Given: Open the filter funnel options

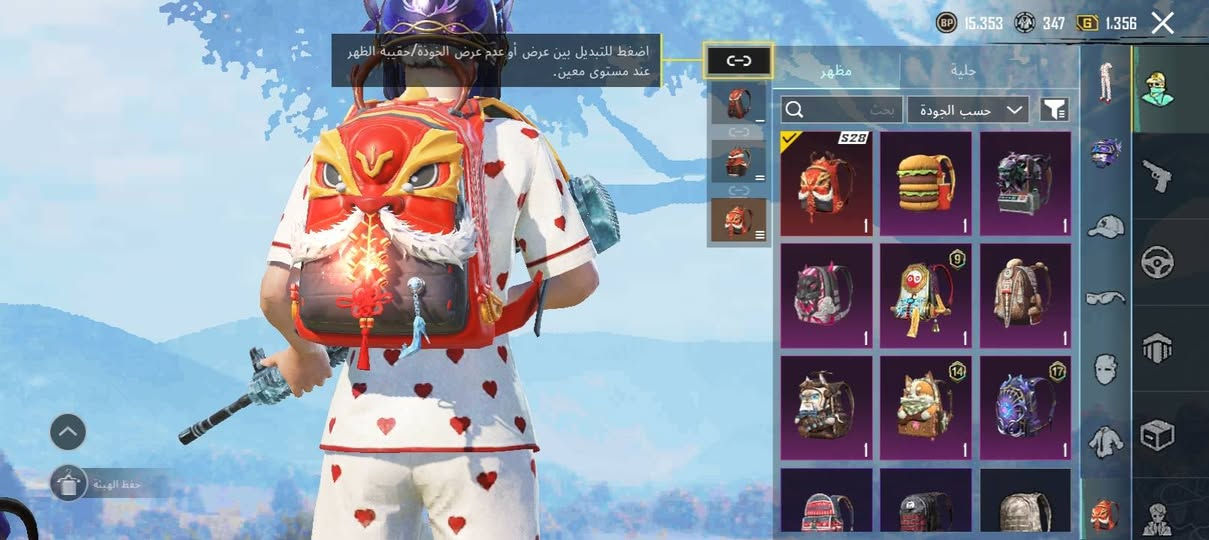Looking at the screenshot, I should click(x=1054, y=110).
